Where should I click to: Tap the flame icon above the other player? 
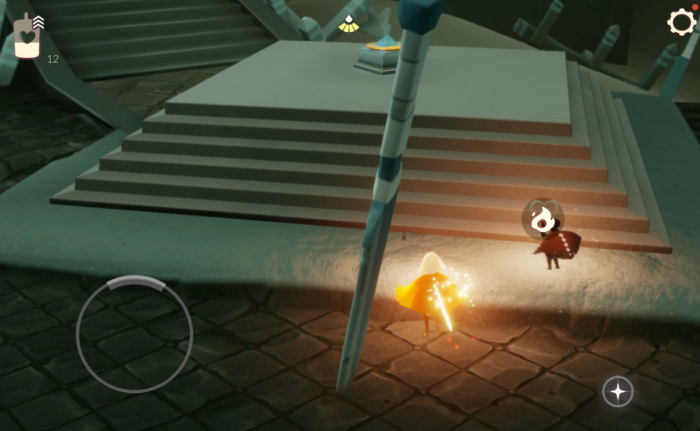point(543,217)
